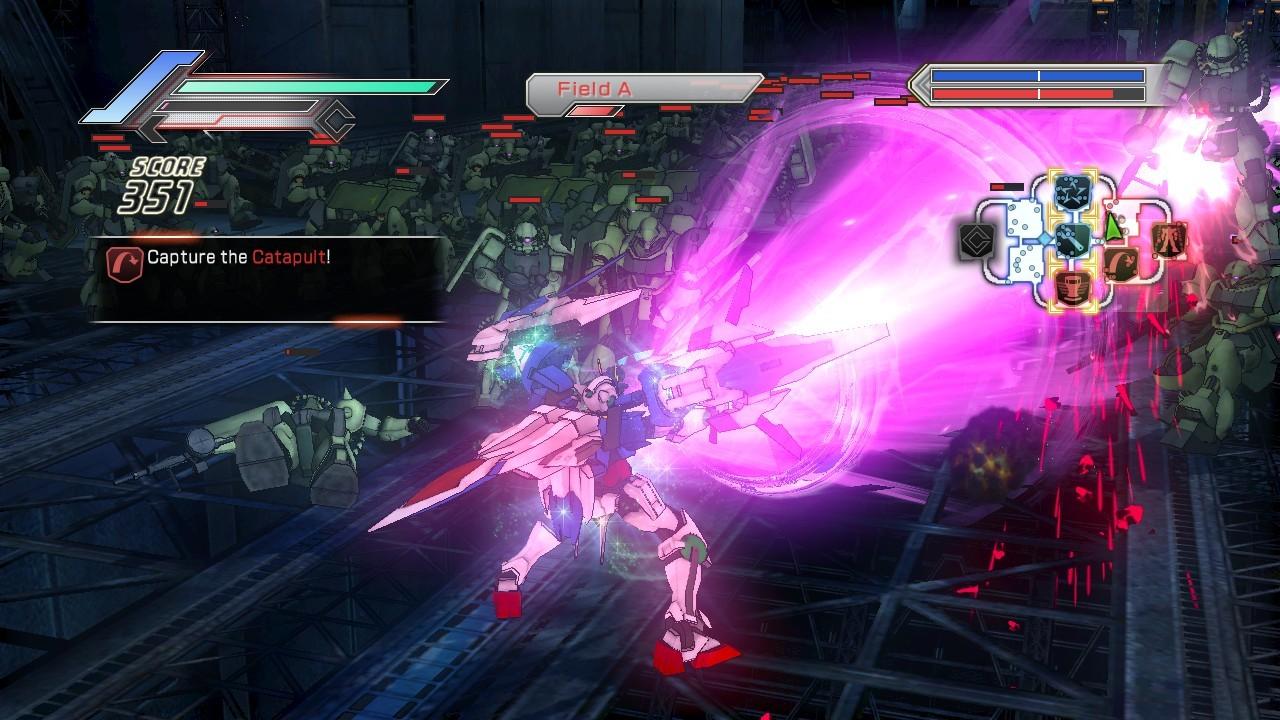The height and width of the screenshot is (720, 1280).
Task: Select the blue arrows field icon on minimap
Action: pyautogui.click(x=1071, y=190)
